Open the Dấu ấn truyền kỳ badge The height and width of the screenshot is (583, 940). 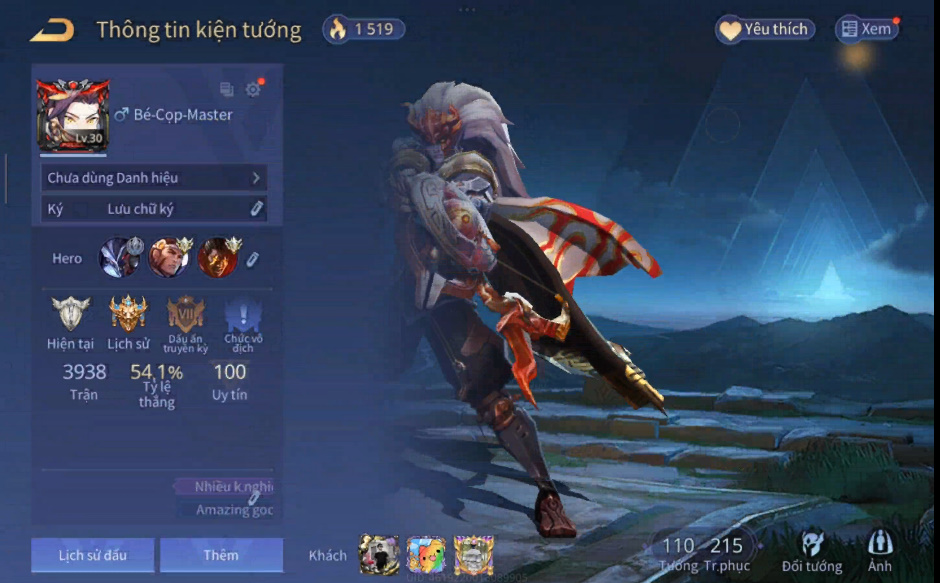[x=185, y=314]
